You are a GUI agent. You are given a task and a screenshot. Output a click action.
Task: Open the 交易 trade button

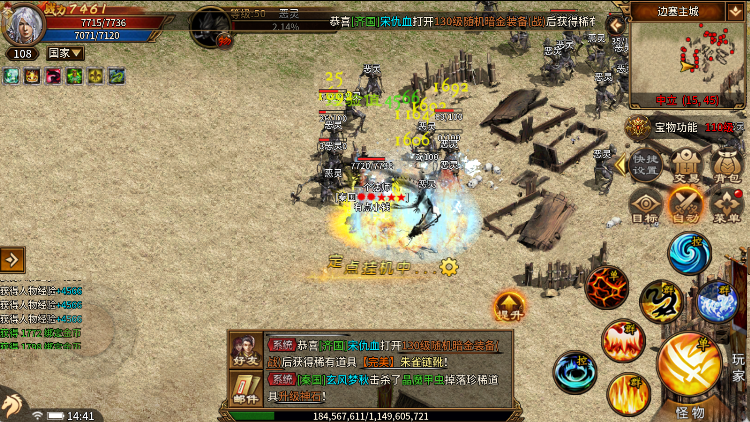click(686, 165)
